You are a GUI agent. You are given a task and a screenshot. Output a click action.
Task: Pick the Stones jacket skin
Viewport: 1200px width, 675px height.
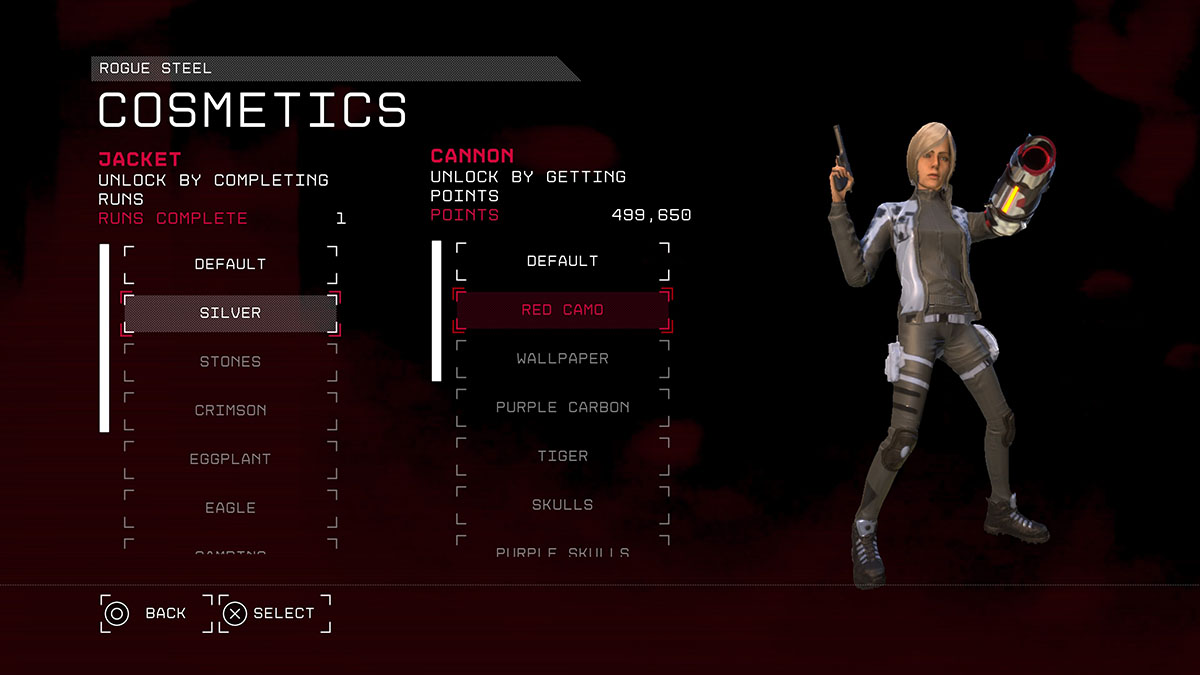230,362
